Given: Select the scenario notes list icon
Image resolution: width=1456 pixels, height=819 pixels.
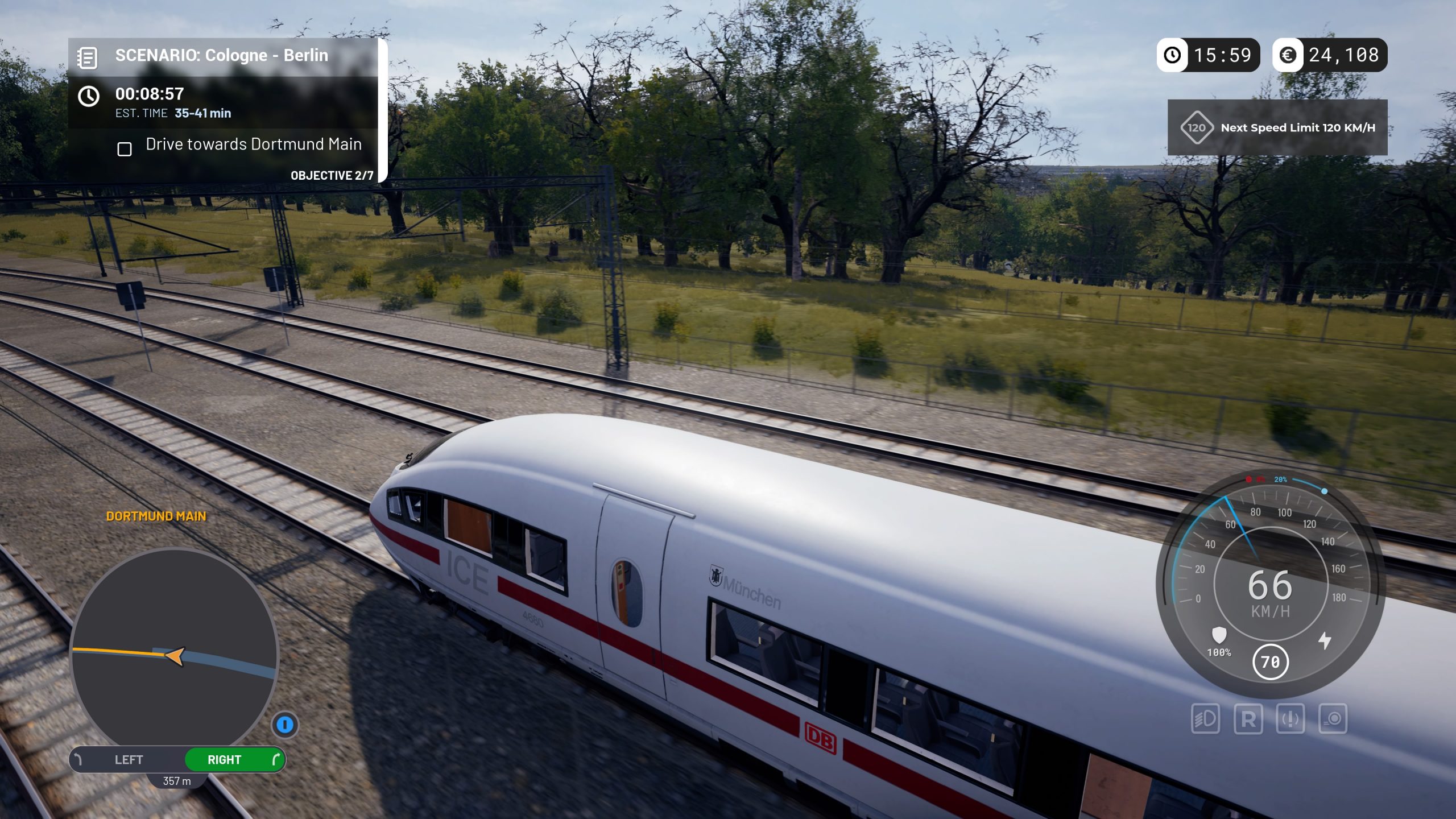Looking at the screenshot, I should pyautogui.click(x=88, y=57).
